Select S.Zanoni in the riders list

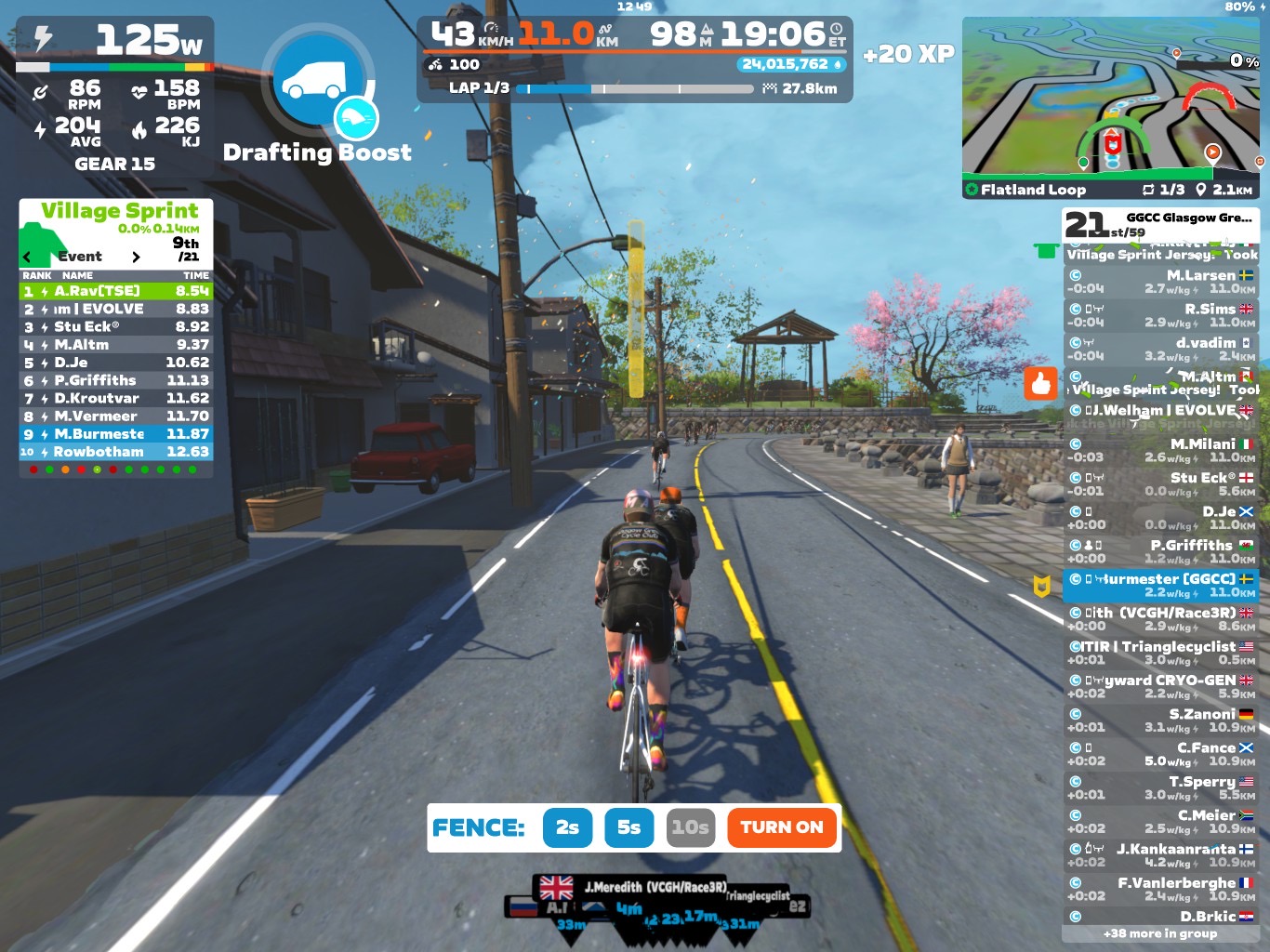click(x=1160, y=721)
